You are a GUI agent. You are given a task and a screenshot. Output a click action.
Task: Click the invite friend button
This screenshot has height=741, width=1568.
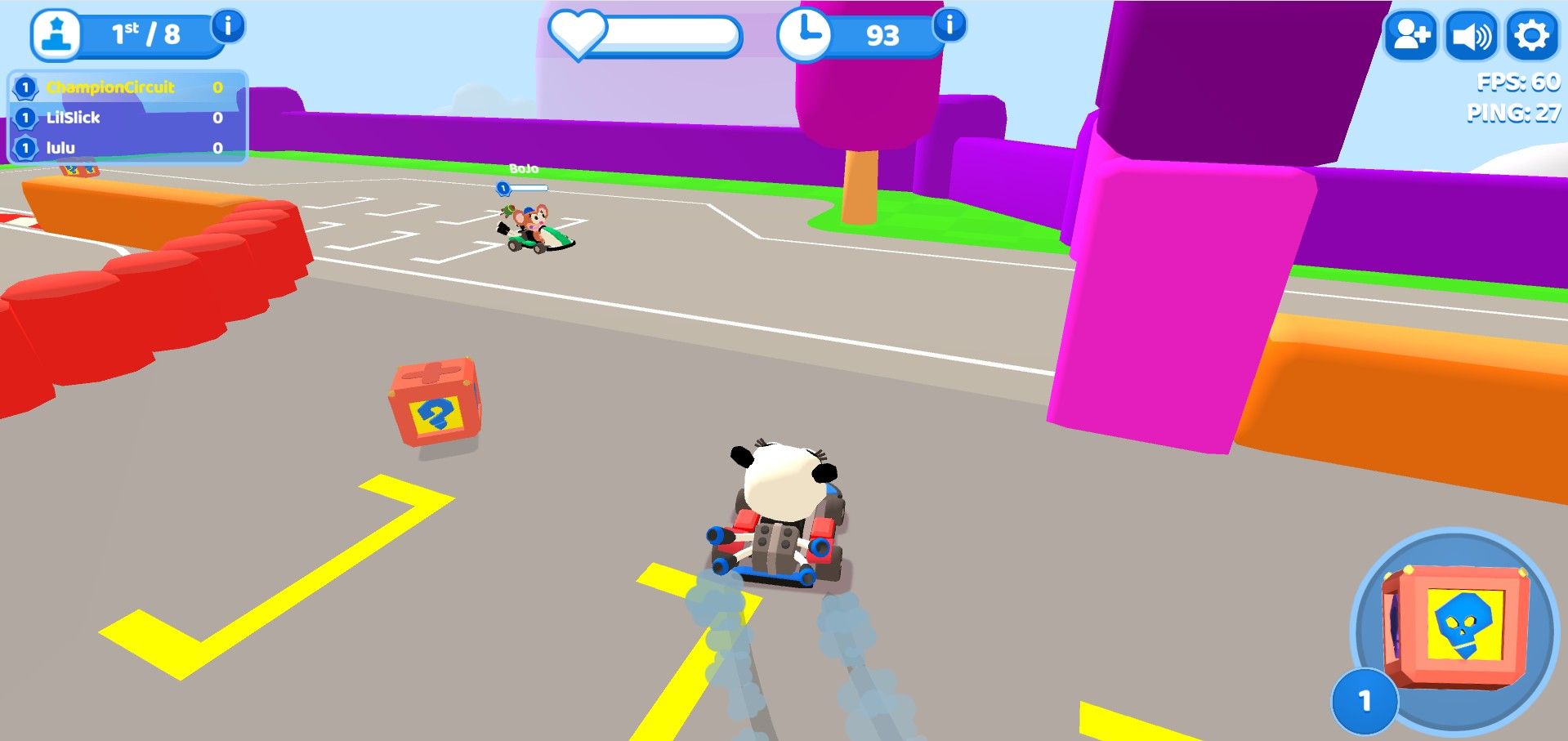click(1410, 36)
